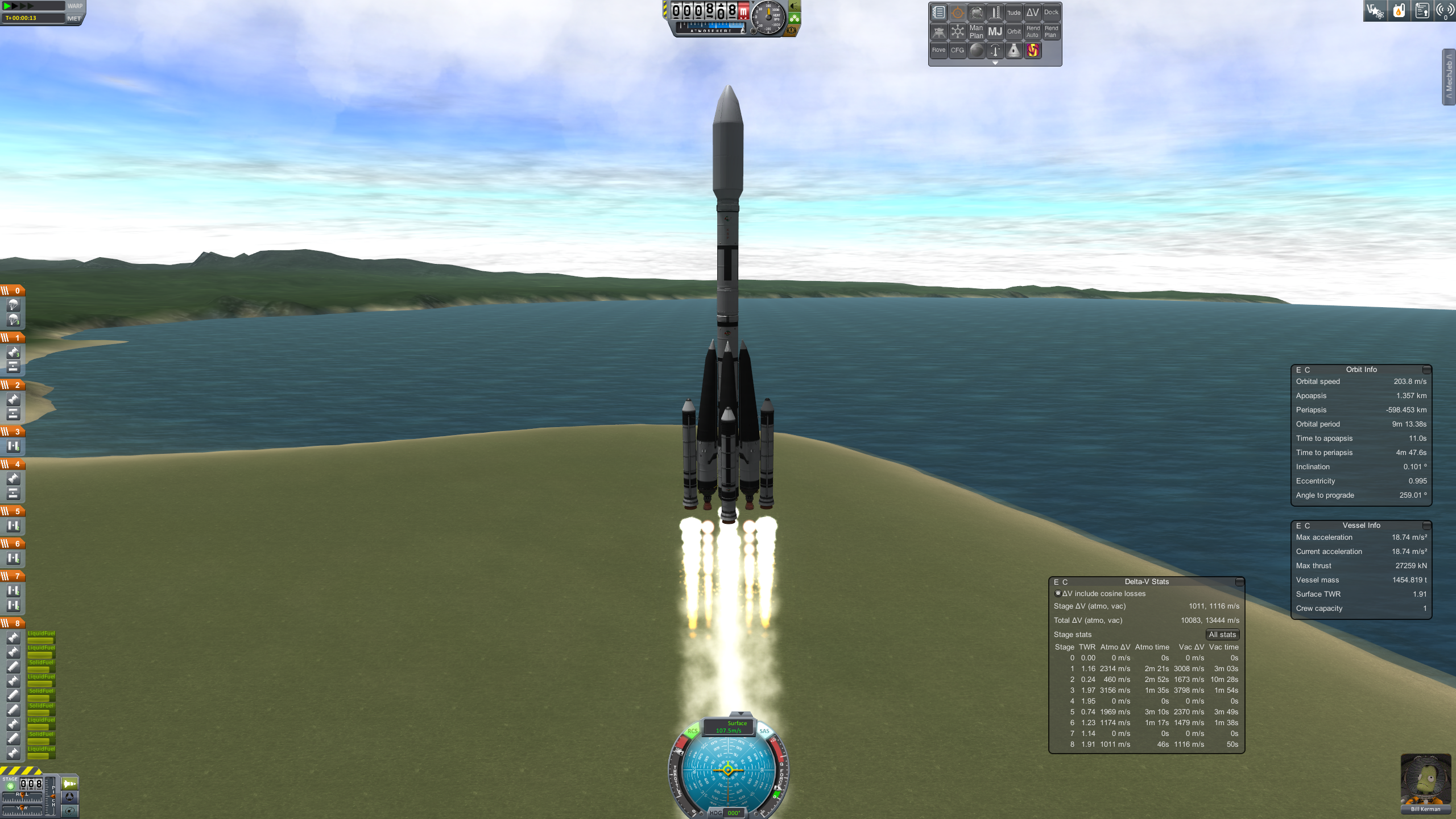This screenshot has width=1456, height=819.
Task: Switch to the green staging mode button
Action: coord(69,784)
